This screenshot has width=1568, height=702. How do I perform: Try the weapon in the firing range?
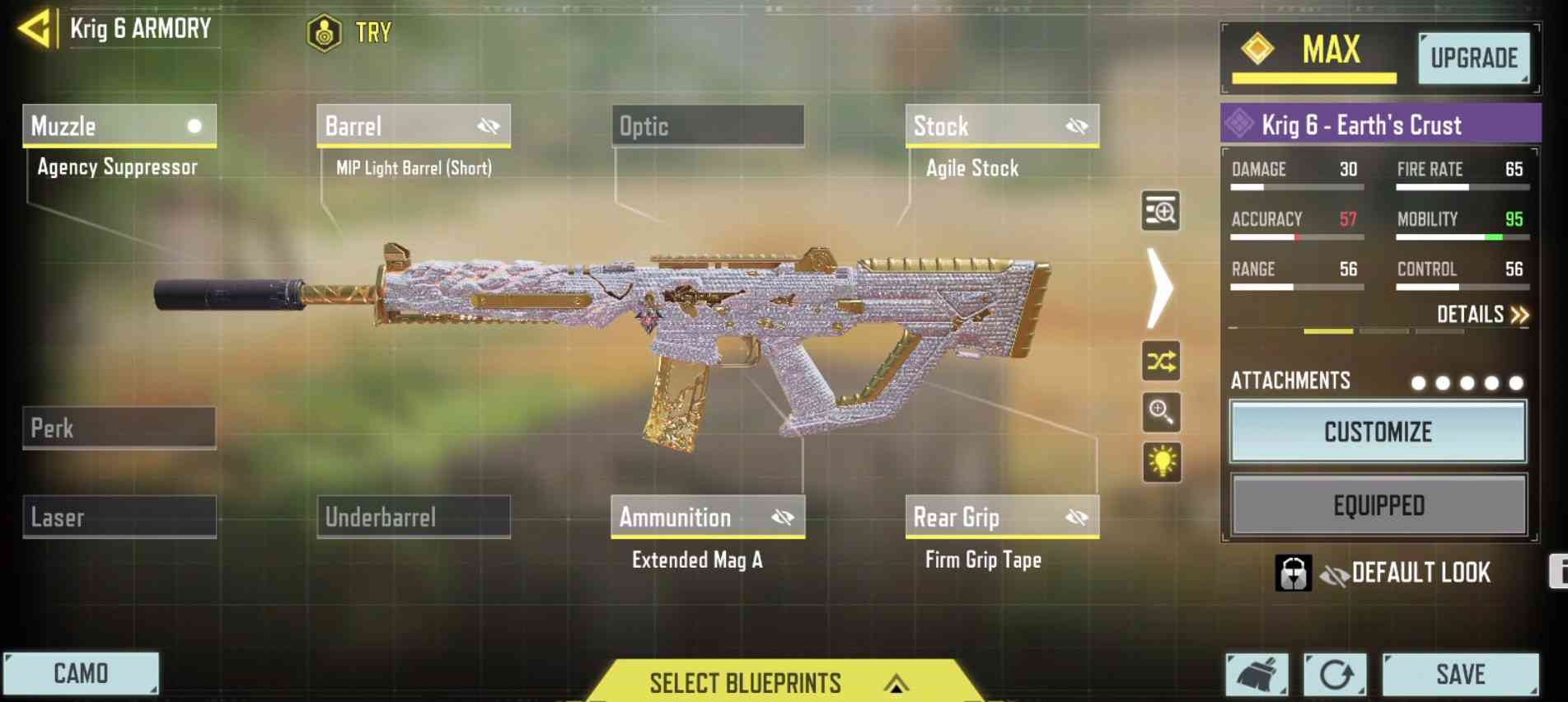[349, 33]
